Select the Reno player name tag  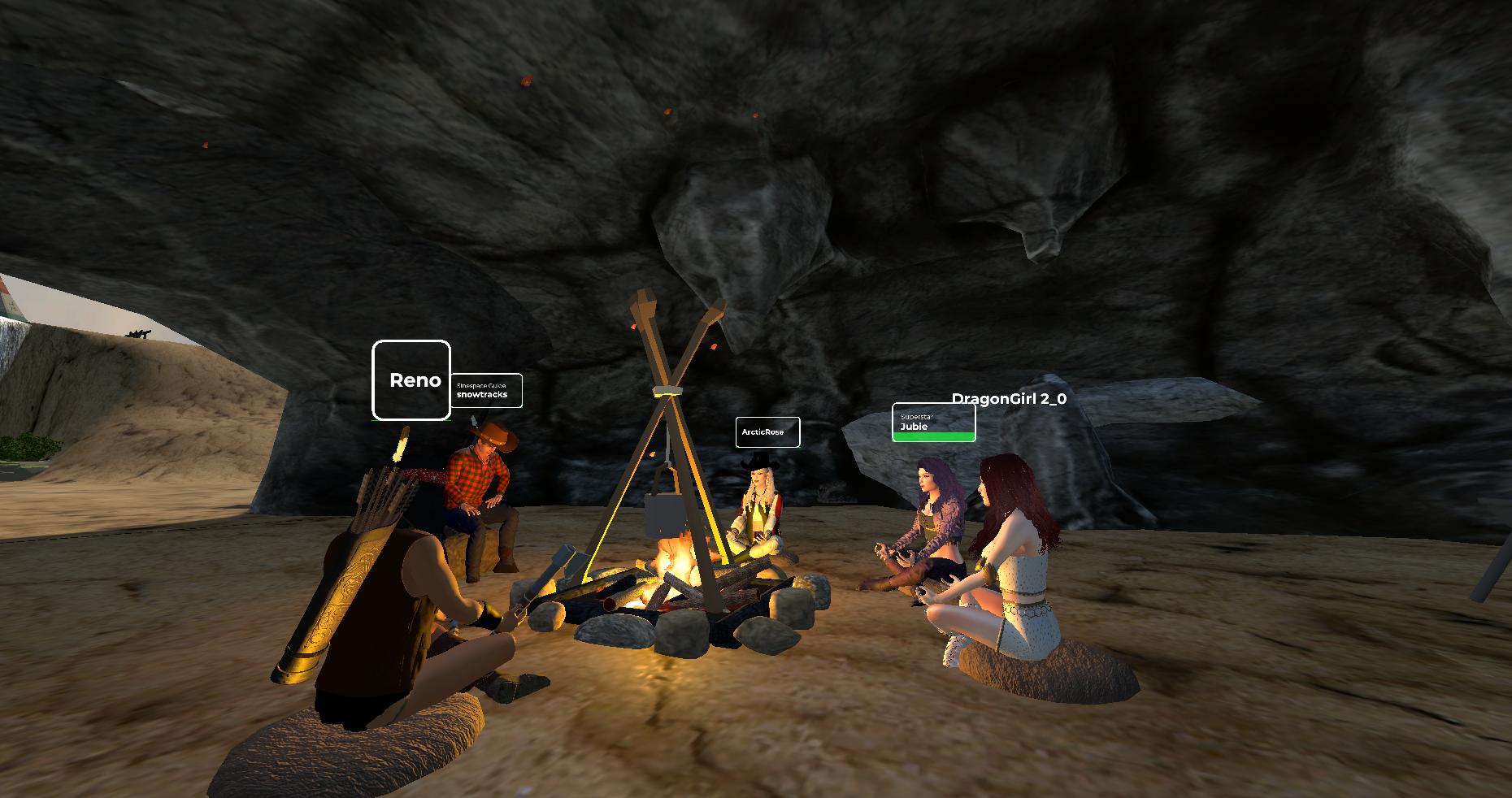pos(411,380)
